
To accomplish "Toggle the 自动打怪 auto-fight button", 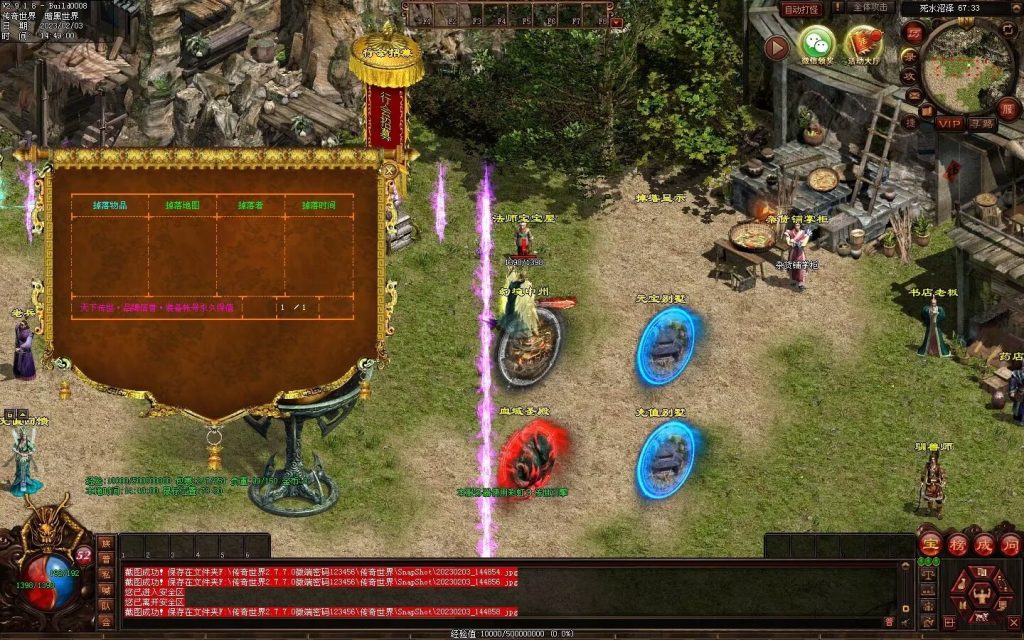I will [801, 9].
